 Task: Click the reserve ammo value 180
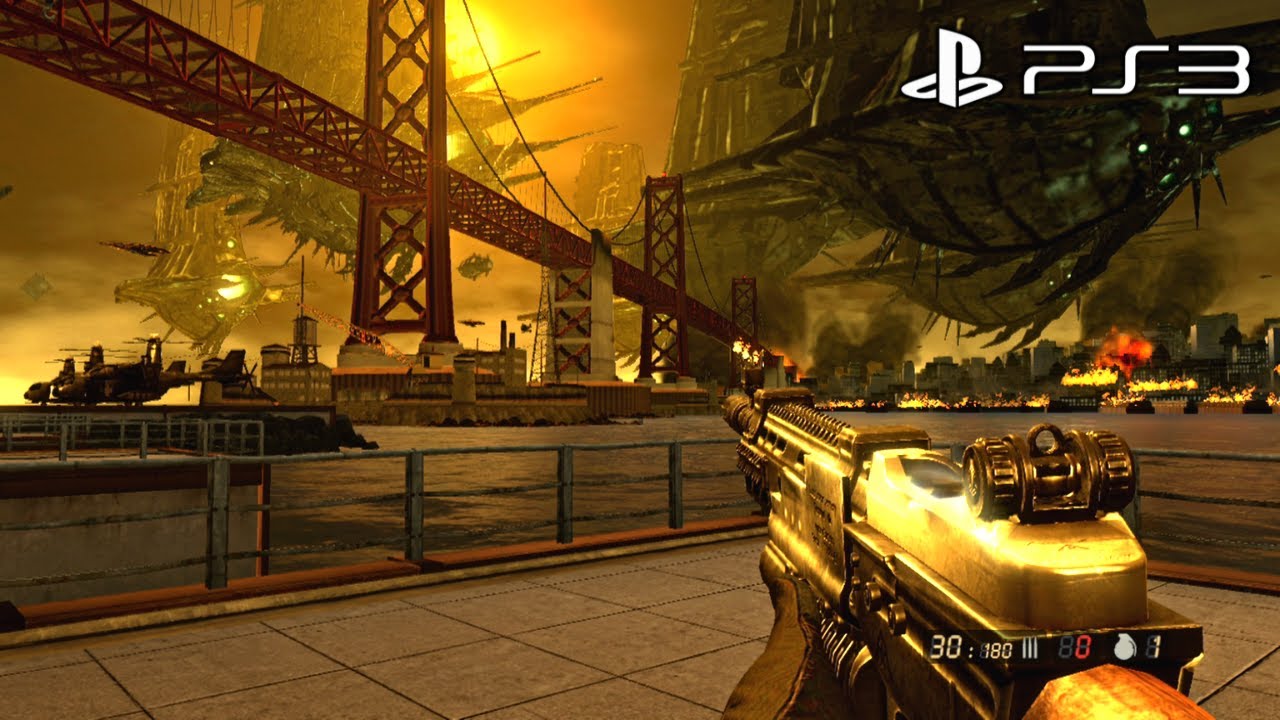tap(995, 648)
